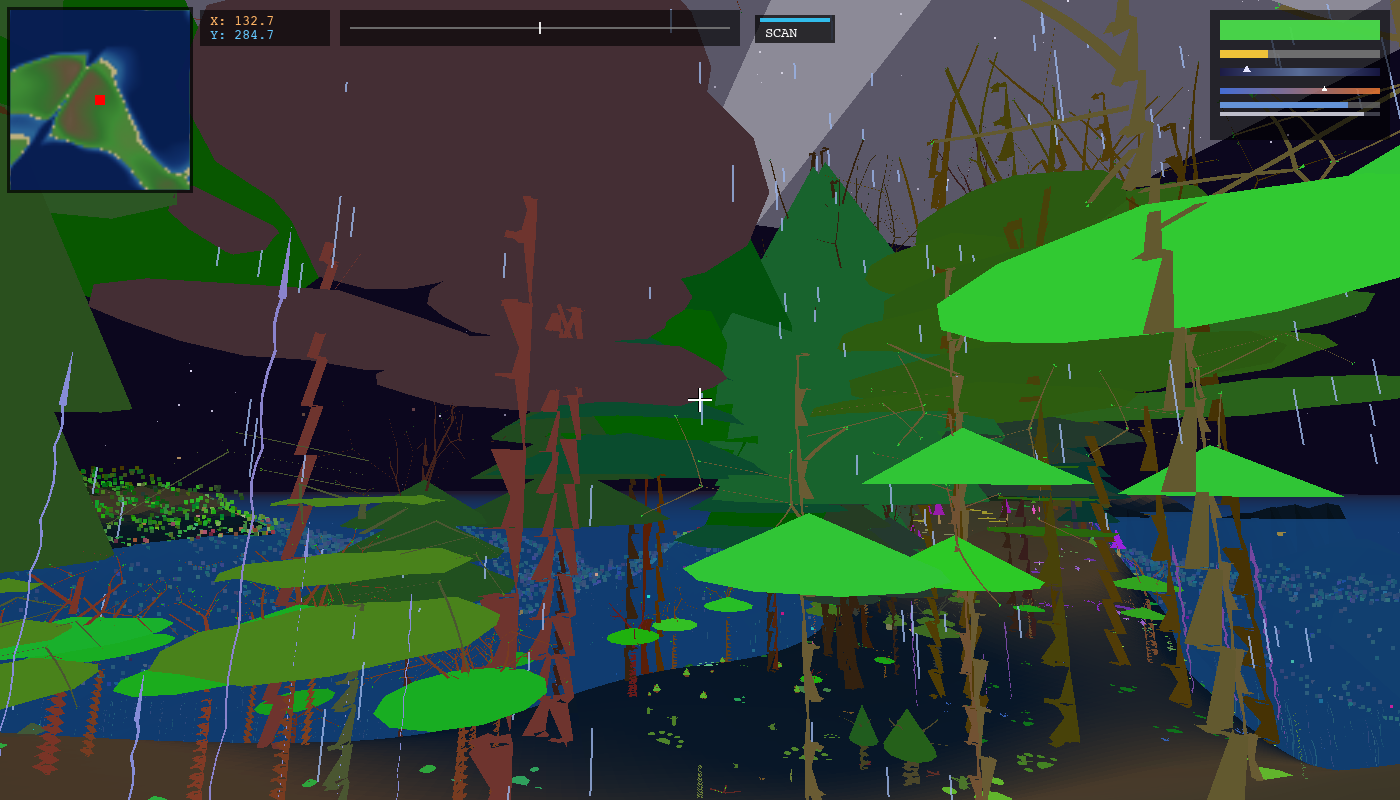Click the blue progress bar in the top-right panel
The height and width of the screenshot is (800, 1400).
point(1285,105)
